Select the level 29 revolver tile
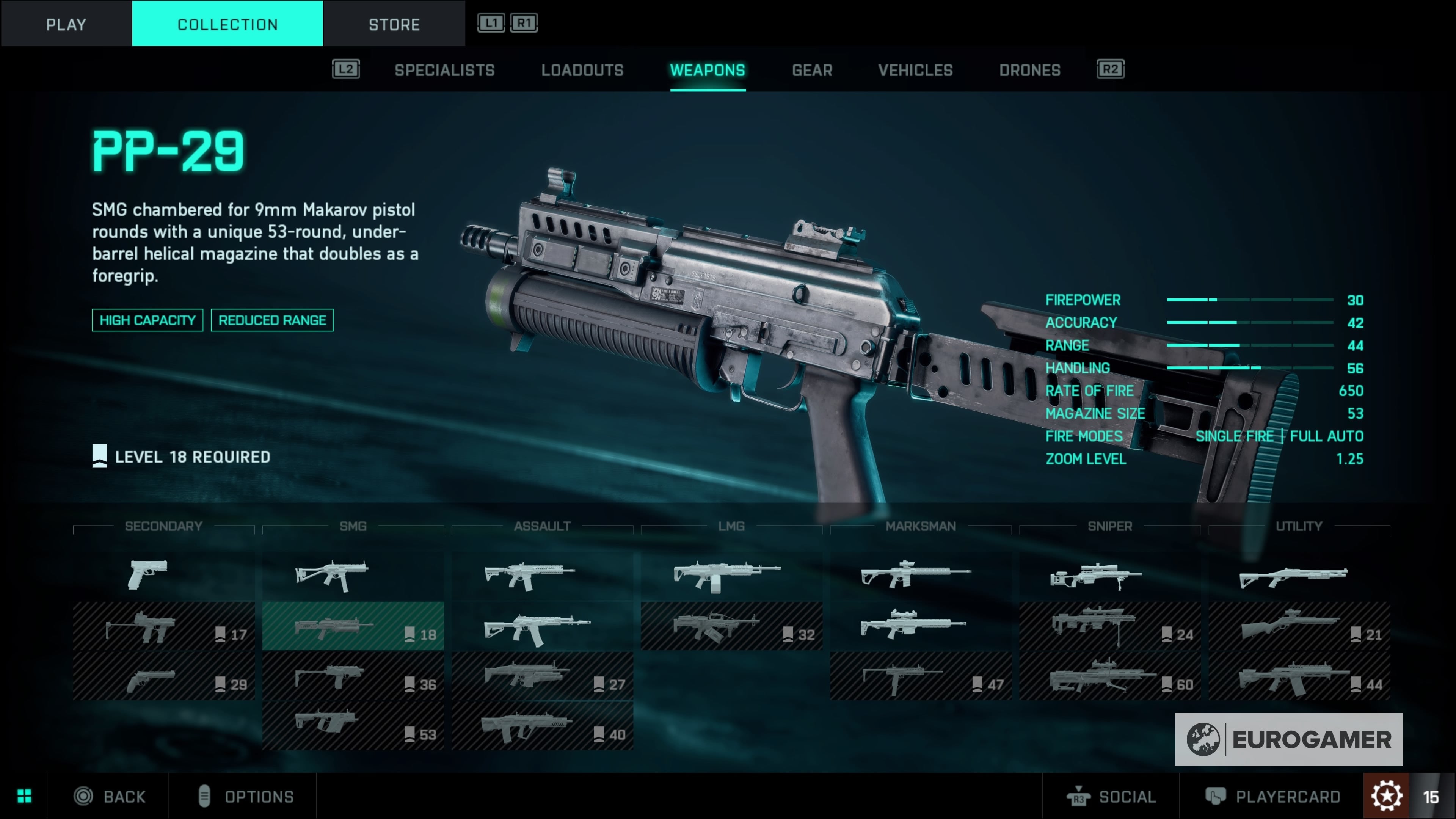The image size is (1456, 819). (163, 676)
